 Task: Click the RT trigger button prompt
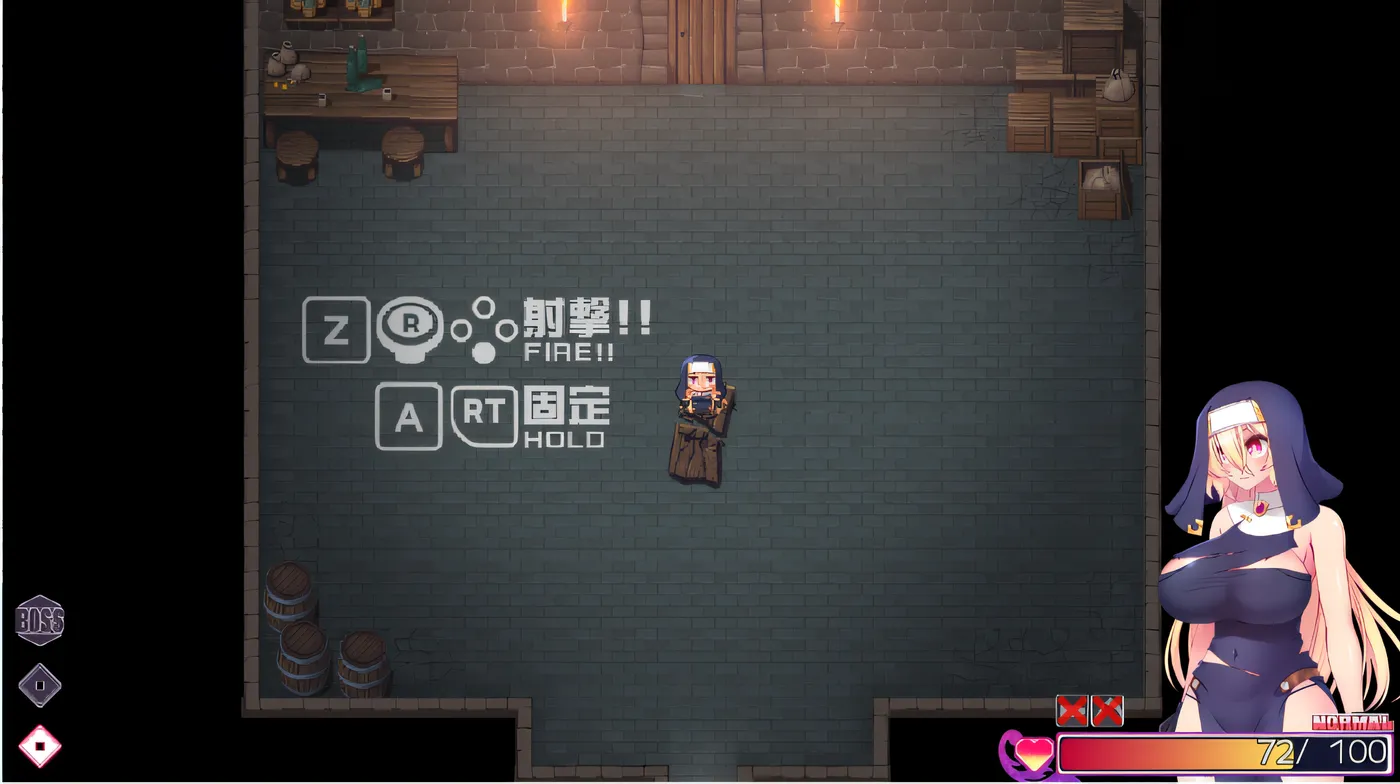485,415
